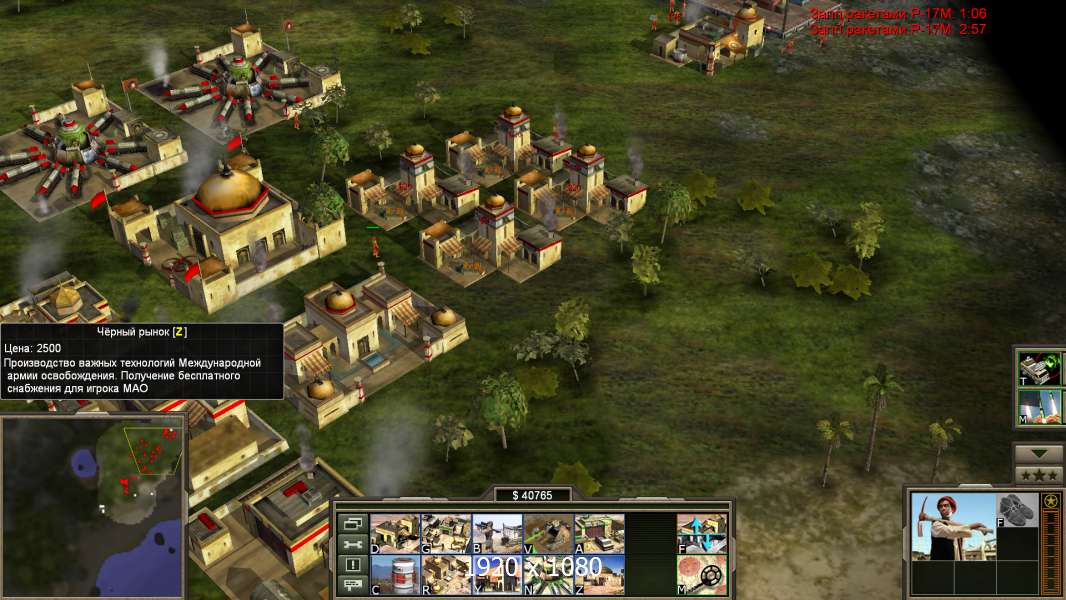
Task: Click the worker shoes upgrade icon
Action: [x=1016, y=510]
